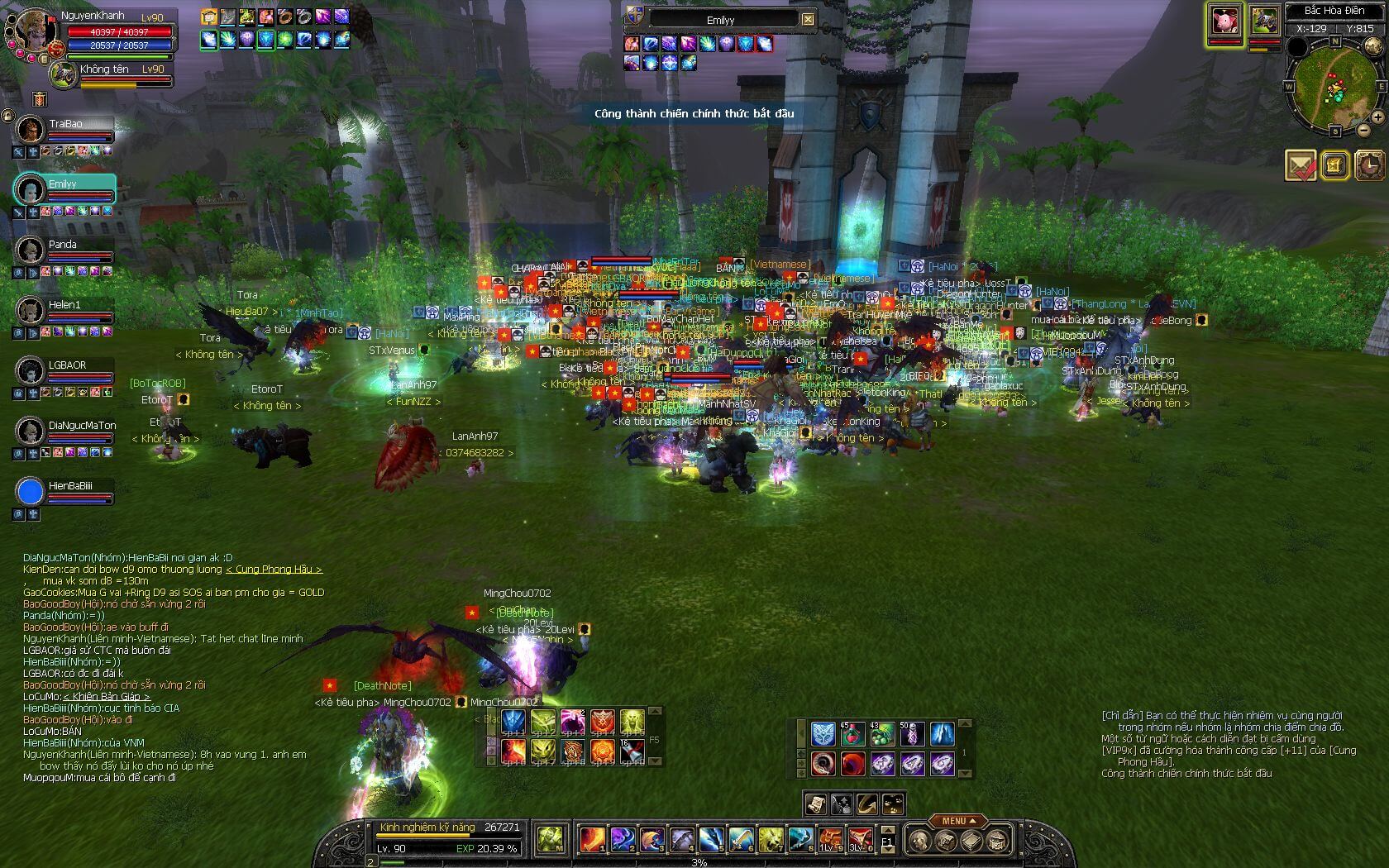Open the glowing golden chest icon
This screenshot has height=868, width=1389.
pos(1334,165)
